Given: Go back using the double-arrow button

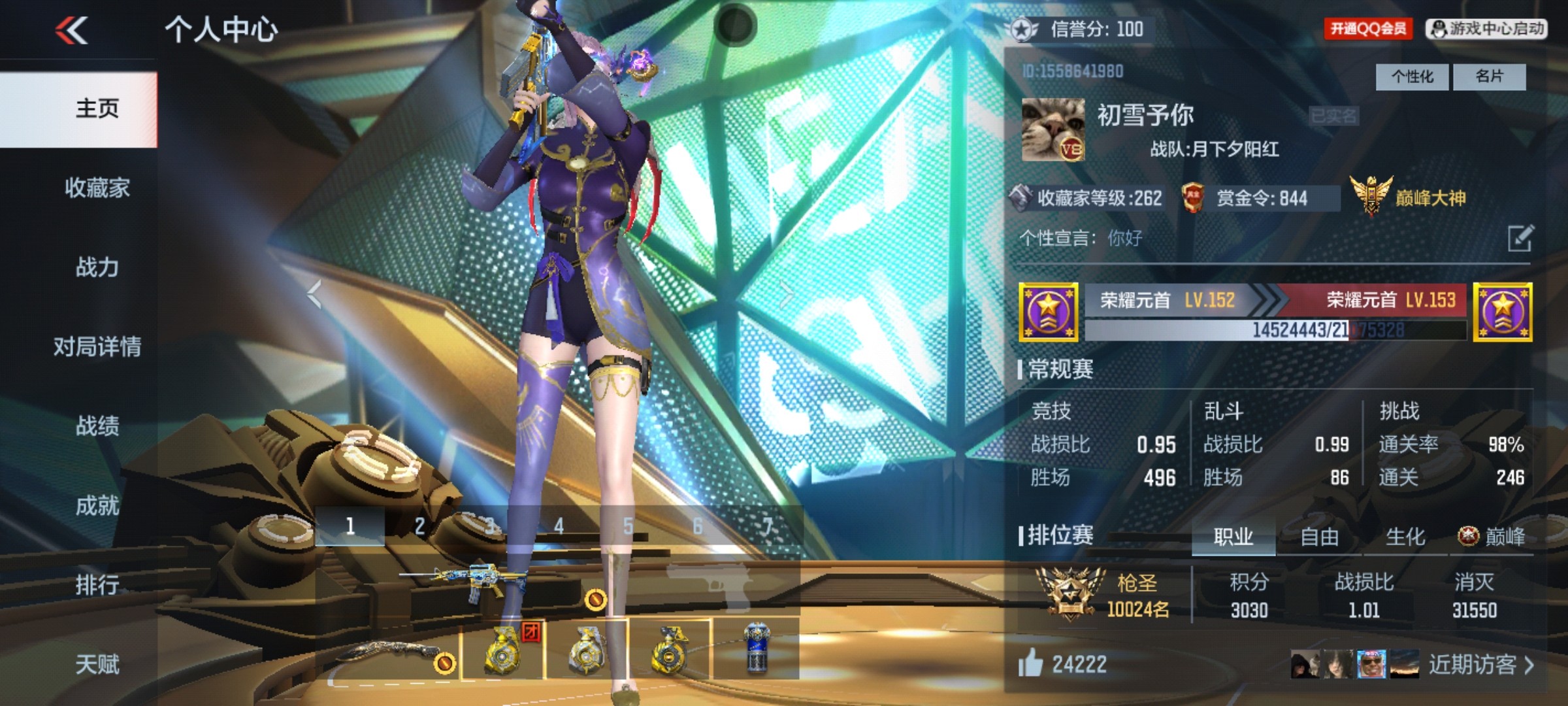Looking at the screenshot, I should click(72, 30).
